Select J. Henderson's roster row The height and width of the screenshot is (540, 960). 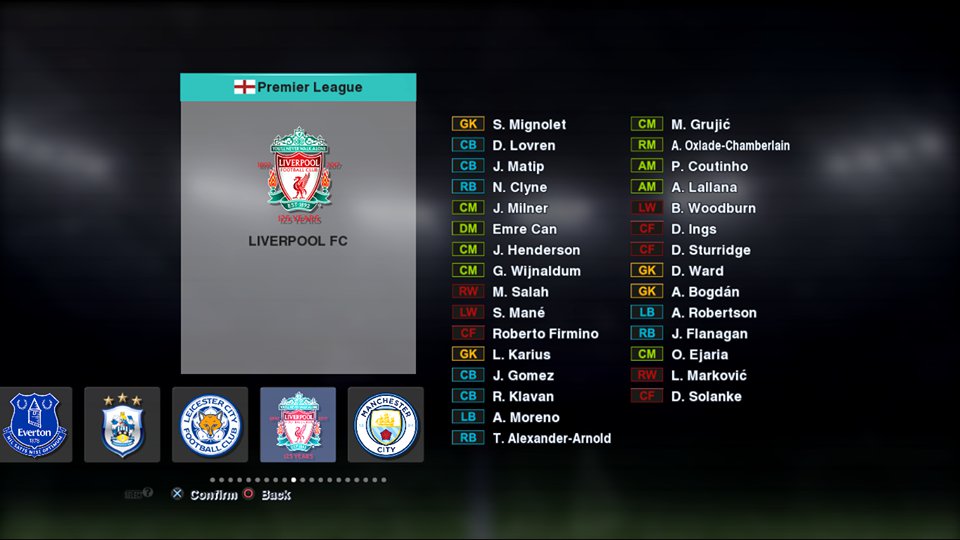click(x=536, y=250)
